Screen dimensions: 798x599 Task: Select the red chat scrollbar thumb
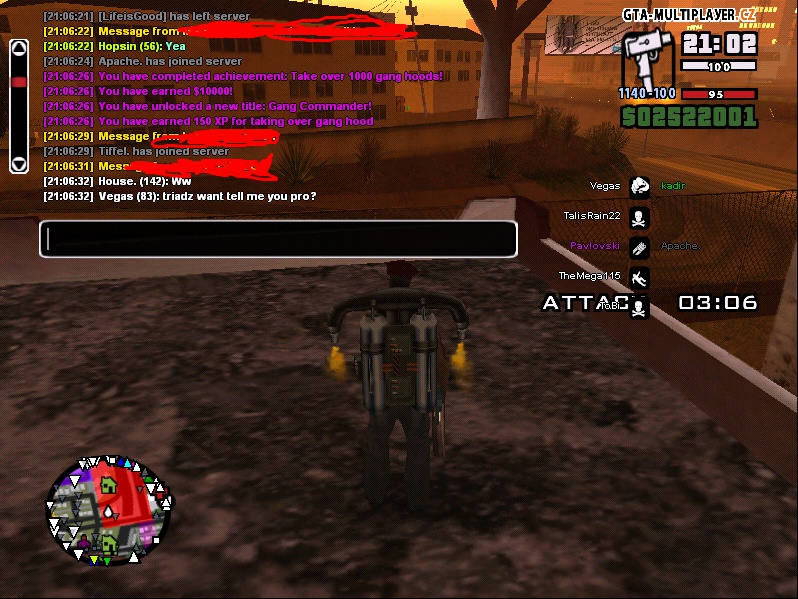point(18,82)
